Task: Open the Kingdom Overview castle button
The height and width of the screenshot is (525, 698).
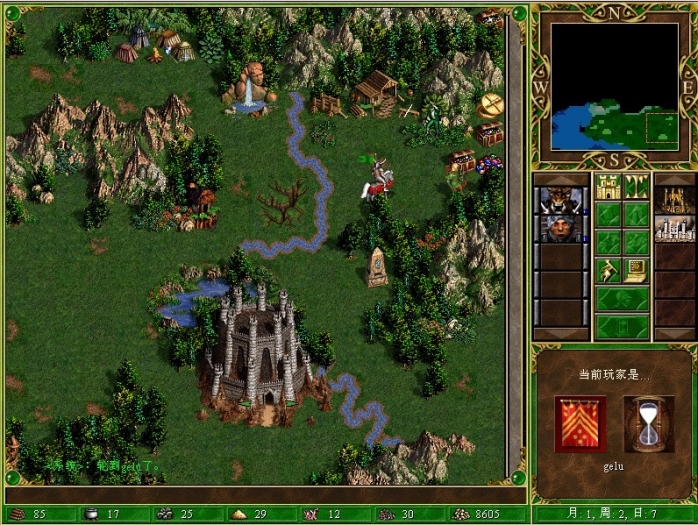Action: click(x=609, y=186)
